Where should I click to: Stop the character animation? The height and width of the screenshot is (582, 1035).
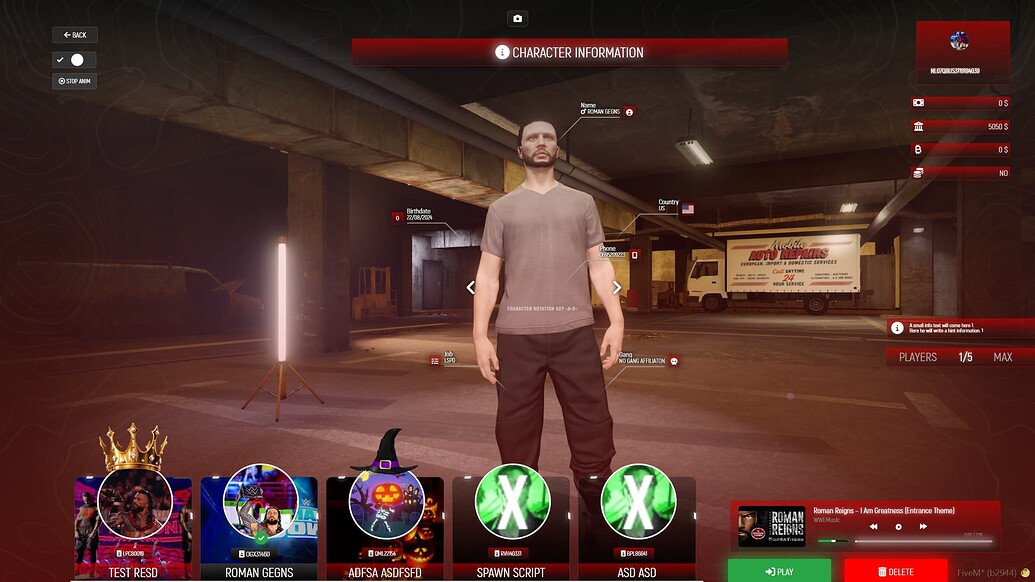75,81
